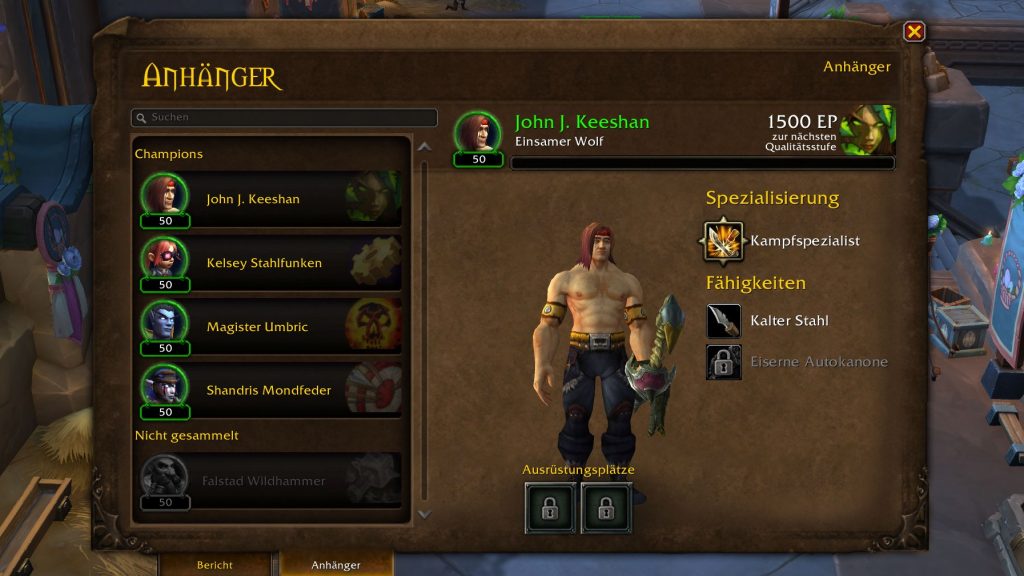Click the locked Eiserne Autokanone ability
Viewport: 1024px width, 576px height.
(724, 362)
